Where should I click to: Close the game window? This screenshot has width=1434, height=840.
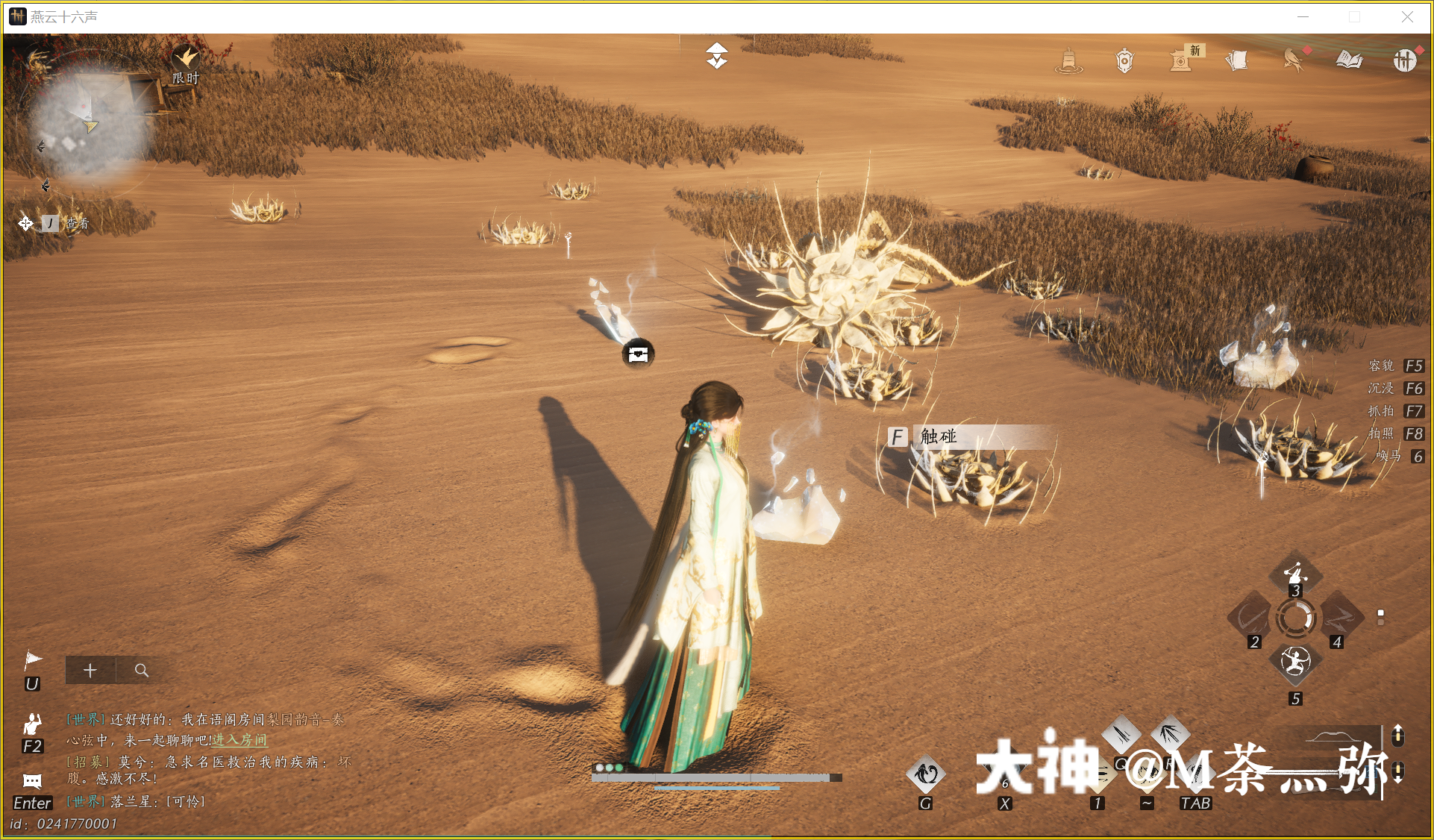1407,16
